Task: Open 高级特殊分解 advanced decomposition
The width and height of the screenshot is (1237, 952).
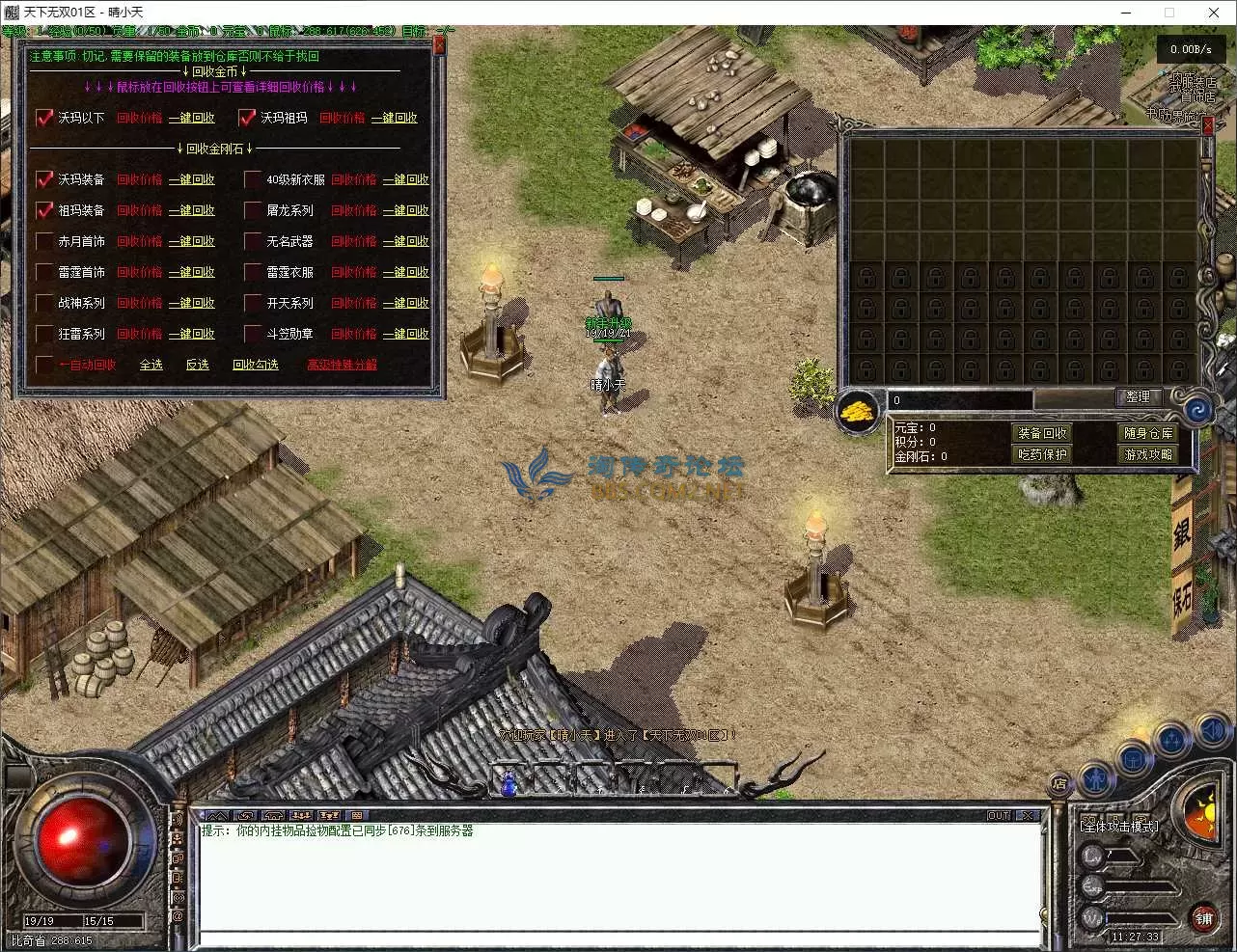Action: coord(343,365)
